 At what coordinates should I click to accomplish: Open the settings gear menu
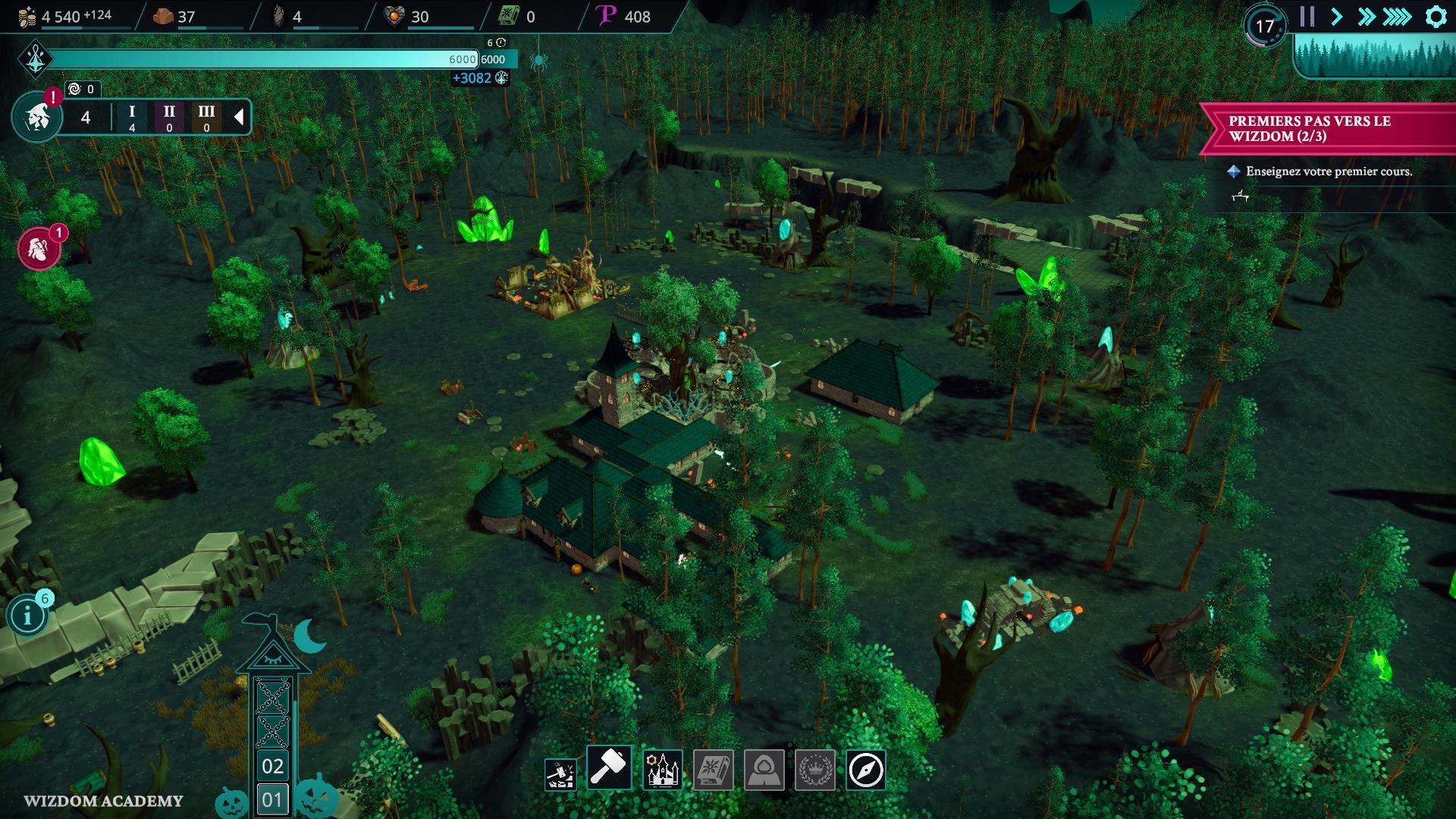(x=1436, y=17)
